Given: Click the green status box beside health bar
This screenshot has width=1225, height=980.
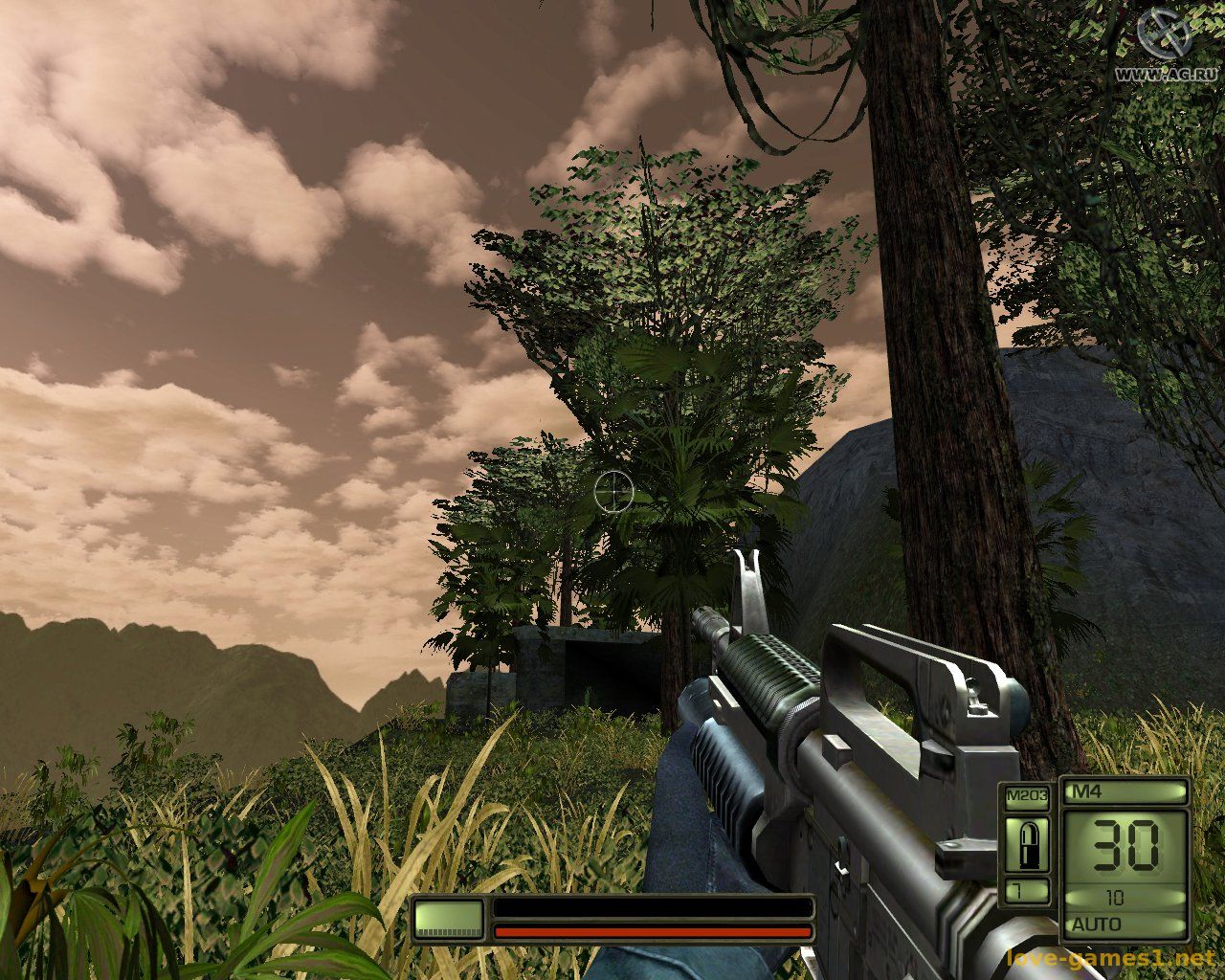Looking at the screenshot, I should tap(449, 919).
